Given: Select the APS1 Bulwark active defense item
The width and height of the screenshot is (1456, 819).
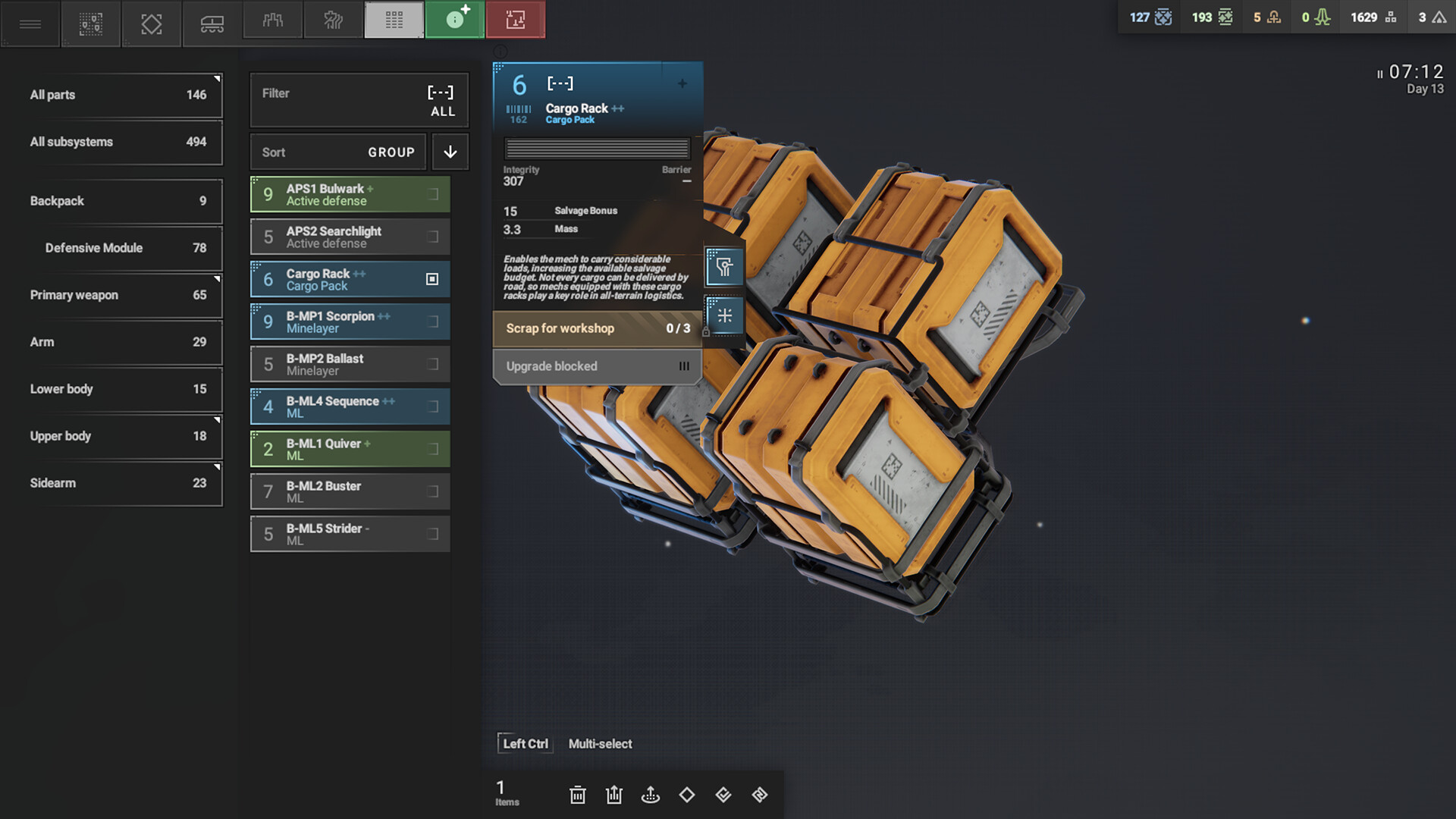Looking at the screenshot, I should (350, 195).
